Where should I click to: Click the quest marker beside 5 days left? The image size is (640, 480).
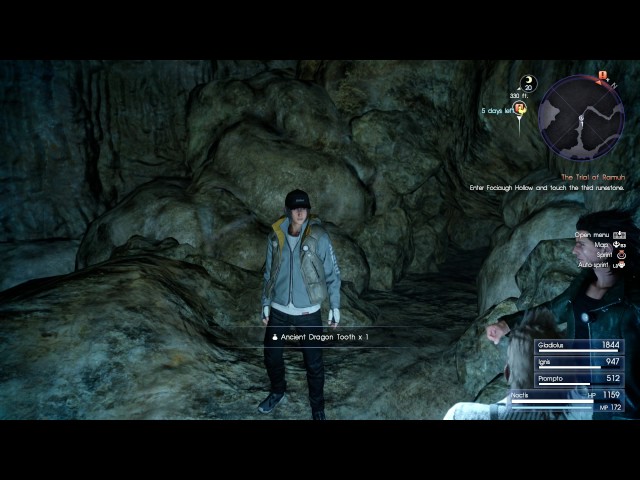tap(520, 110)
